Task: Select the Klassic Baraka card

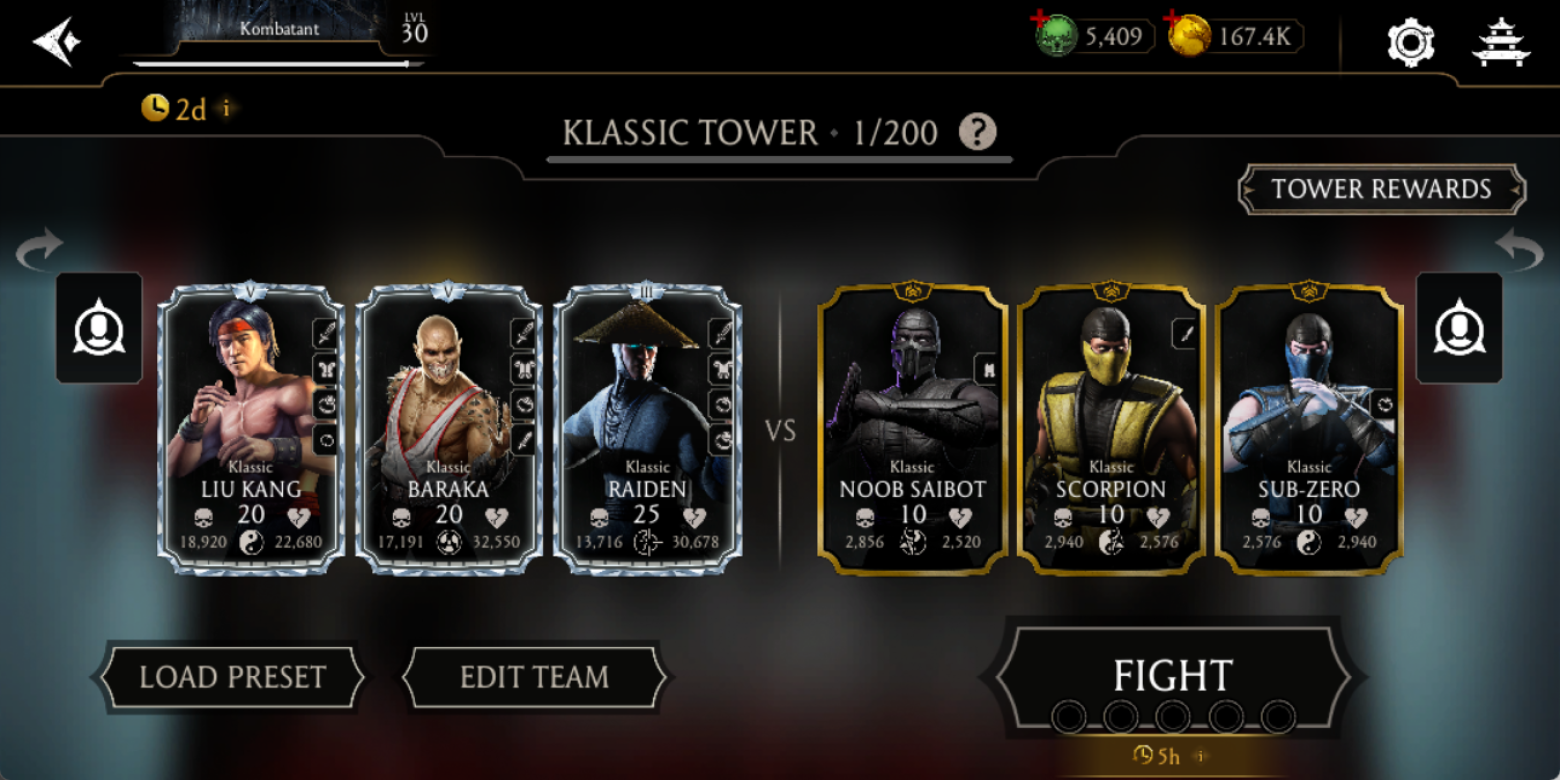Action: (448, 429)
